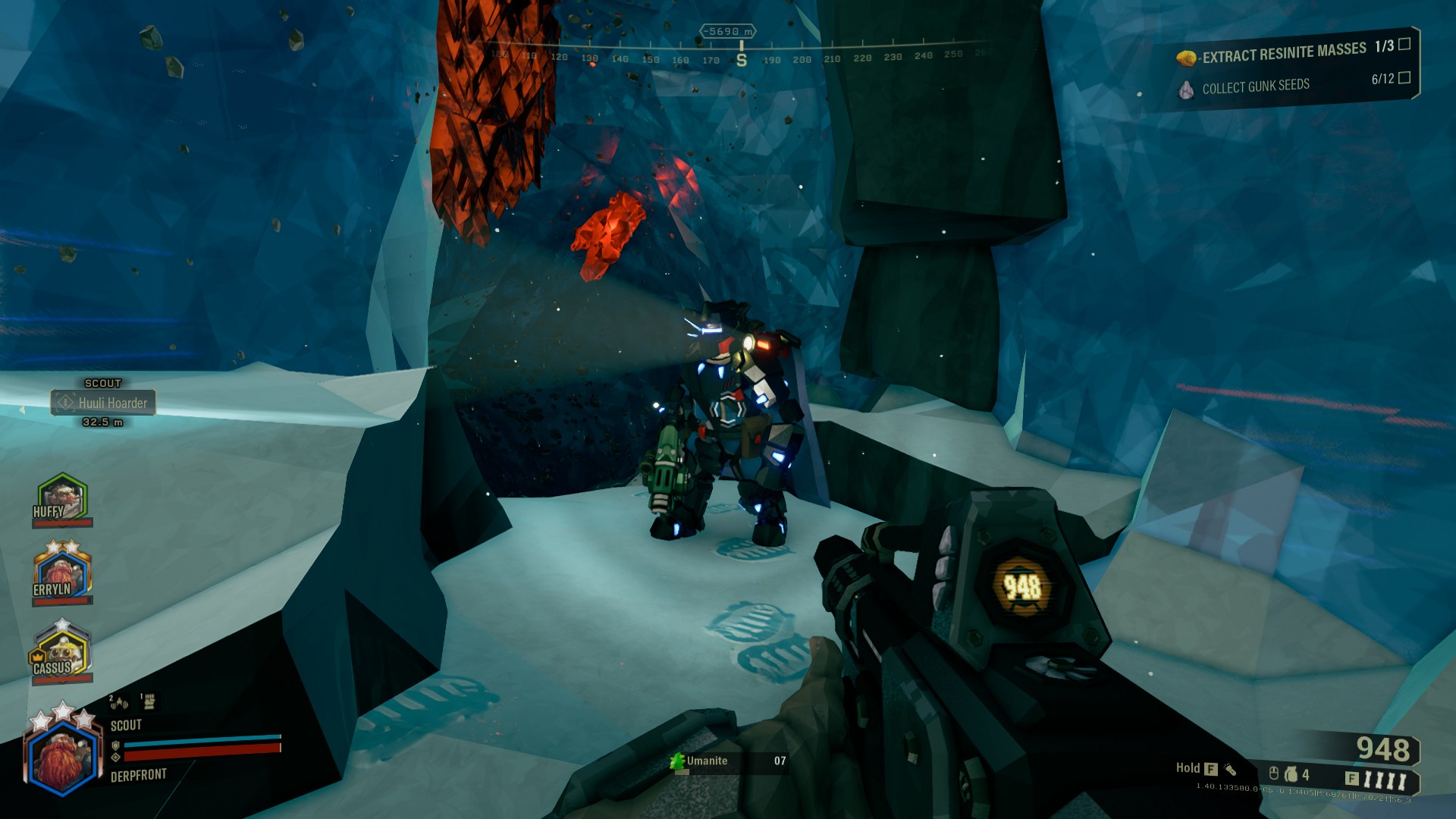Screen dimensions: 1456x819
Task: Tick the Resinite Masses objective checkbox
Action: pyautogui.click(x=1404, y=44)
